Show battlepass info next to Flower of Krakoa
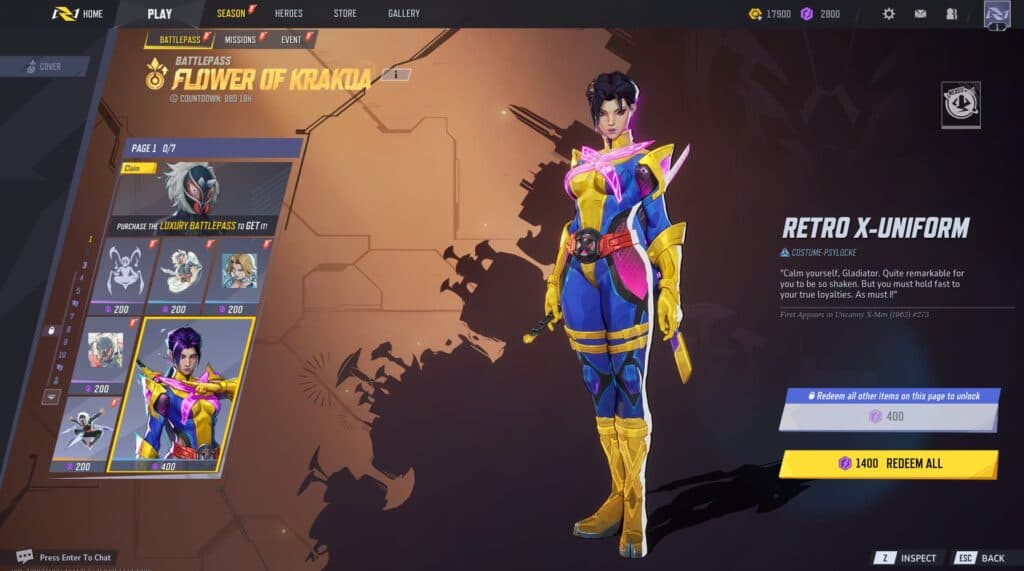This screenshot has height=571, width=1024. click(x=396, y=74)
